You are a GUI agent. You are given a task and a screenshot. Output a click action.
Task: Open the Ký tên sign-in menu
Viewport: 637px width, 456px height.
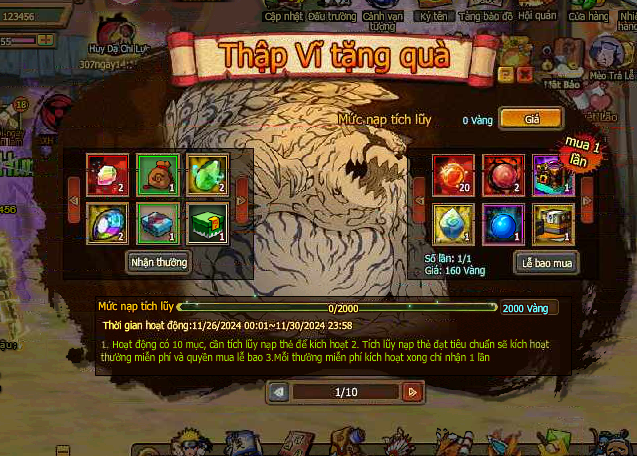[434, 15]
